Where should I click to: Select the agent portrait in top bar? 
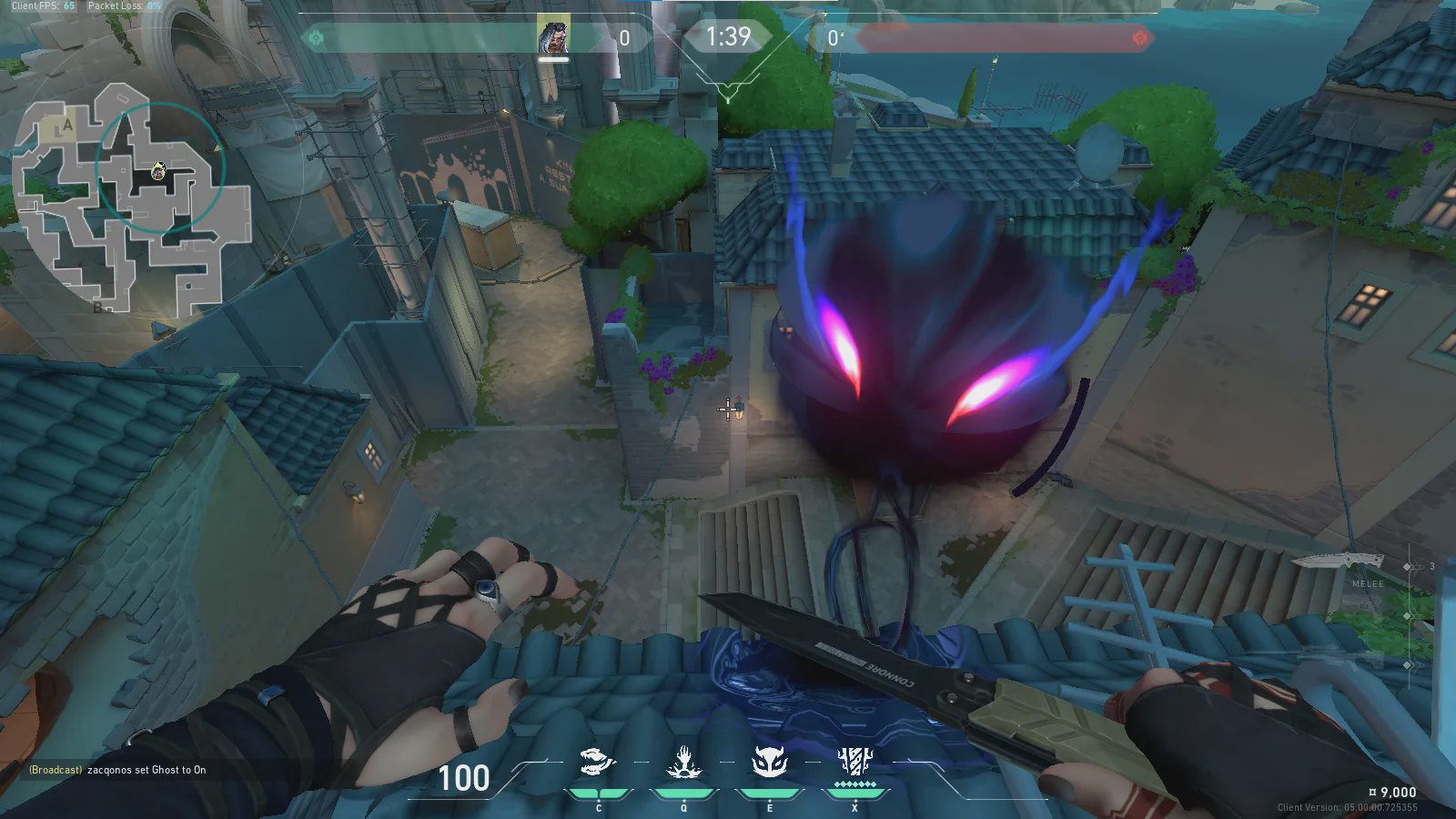553,38
